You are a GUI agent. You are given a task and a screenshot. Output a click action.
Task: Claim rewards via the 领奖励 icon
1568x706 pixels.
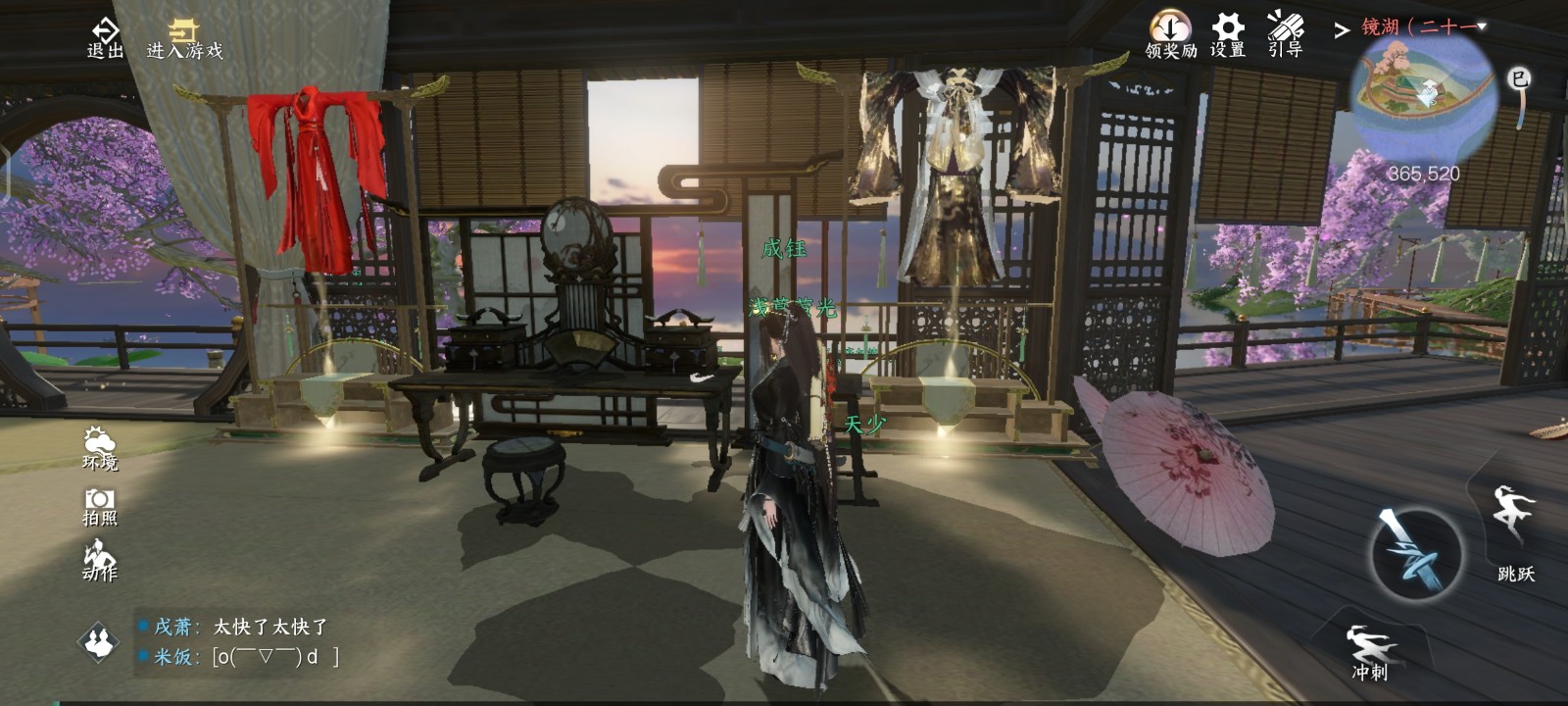pos(1170,34)
